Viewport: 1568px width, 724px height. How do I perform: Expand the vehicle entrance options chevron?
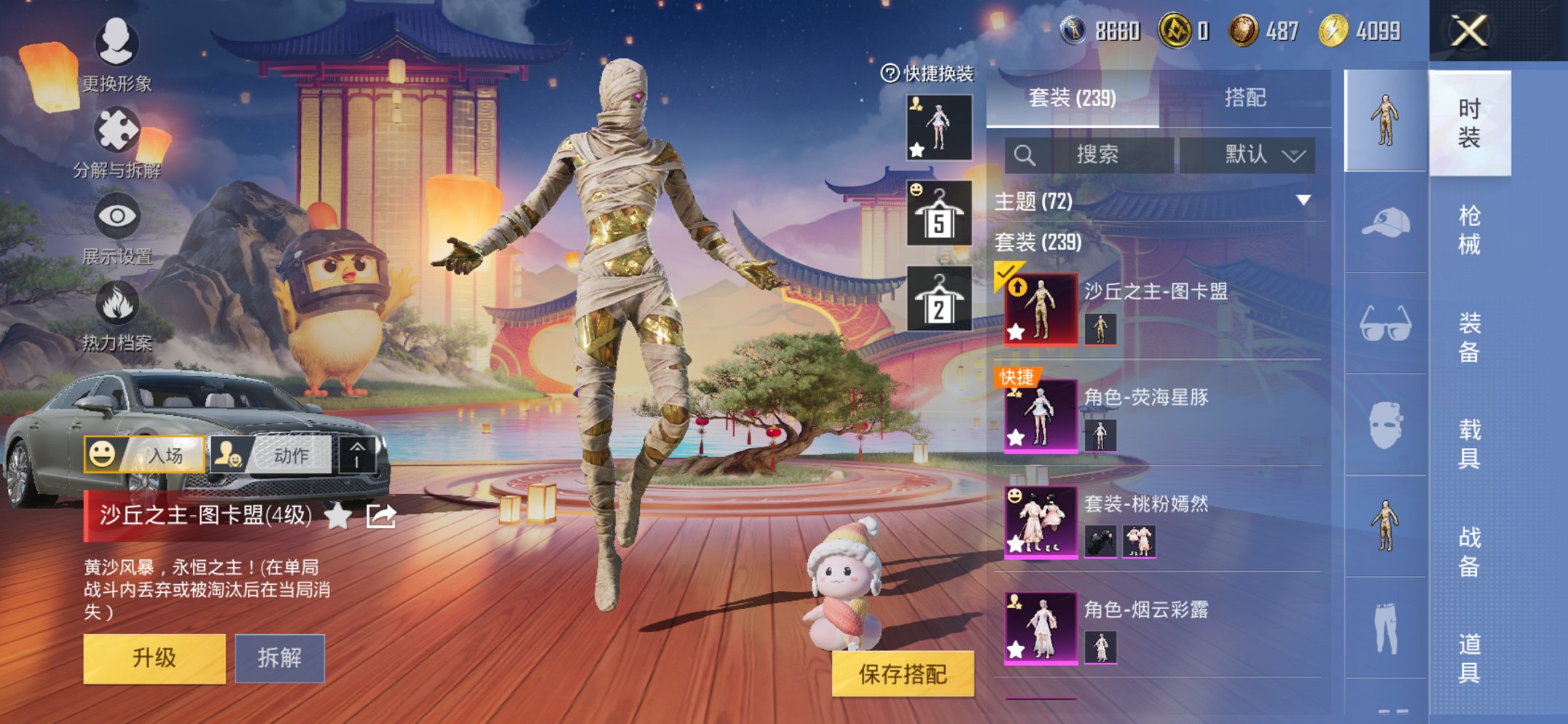[358, 453]
